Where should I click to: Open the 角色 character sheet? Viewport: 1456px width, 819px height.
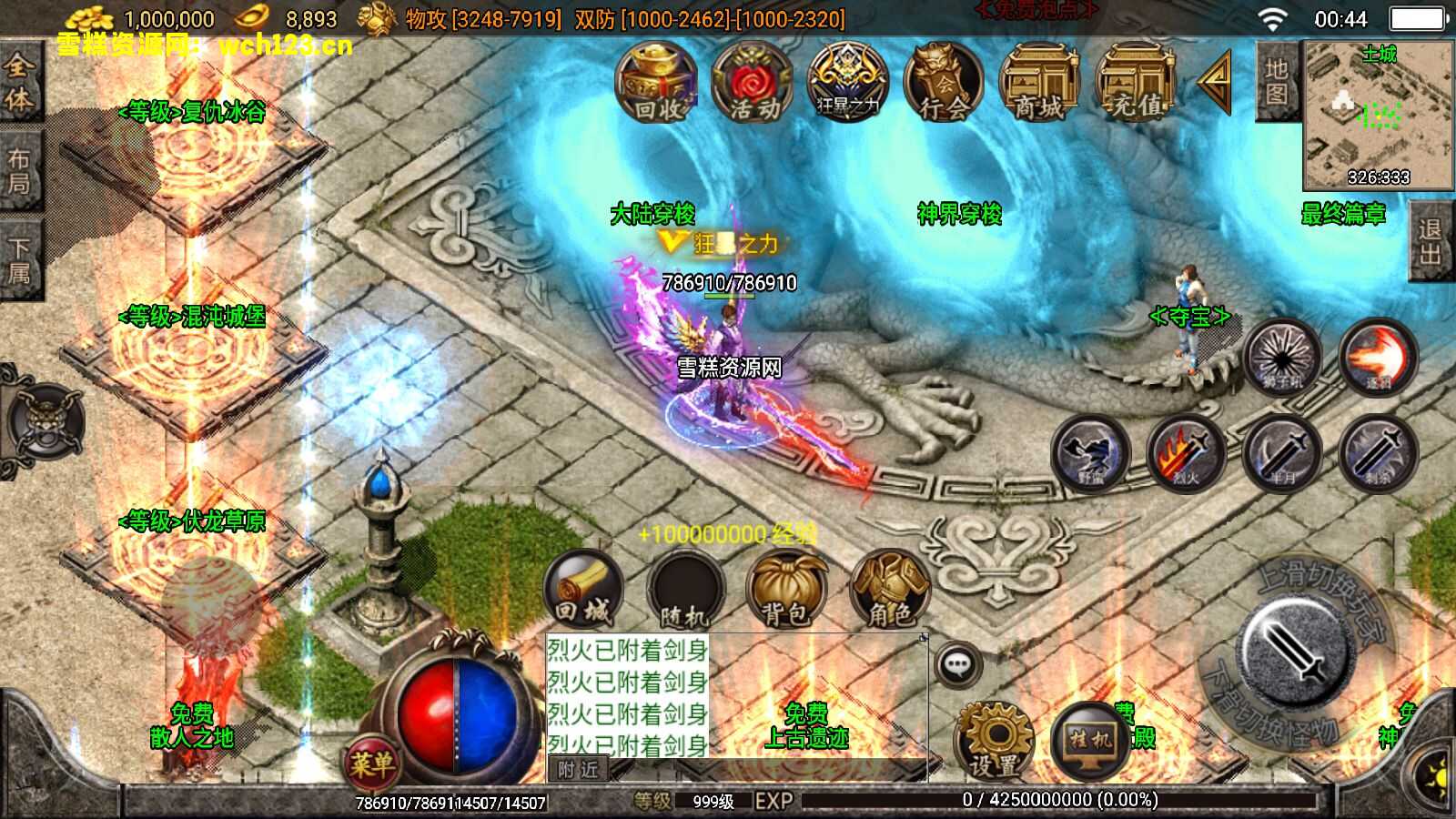pos(889,590)
